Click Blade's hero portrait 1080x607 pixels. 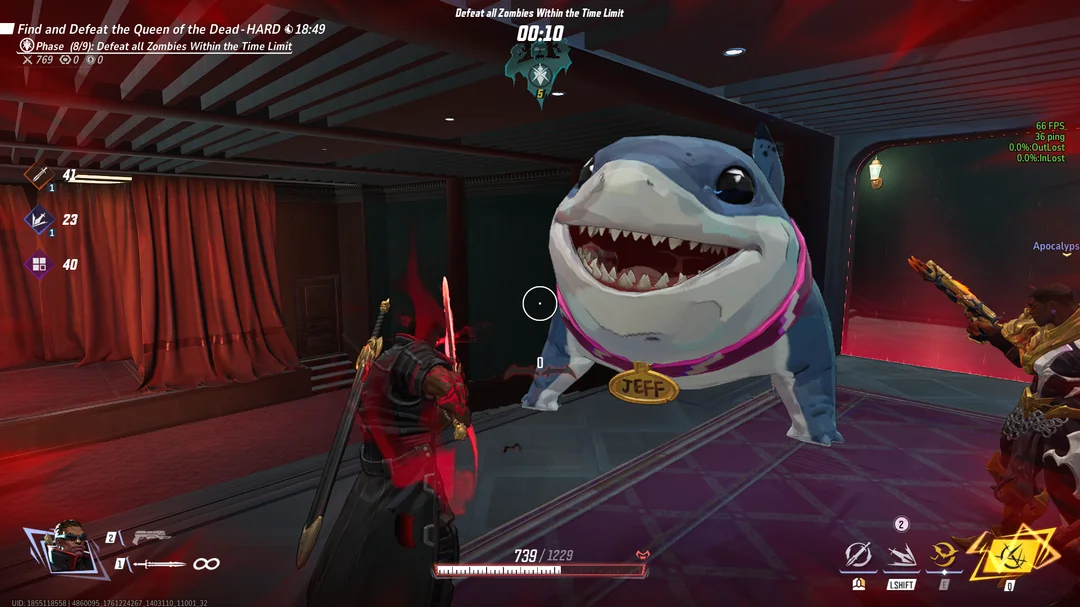pyautogui.click(x=66, y=547)
